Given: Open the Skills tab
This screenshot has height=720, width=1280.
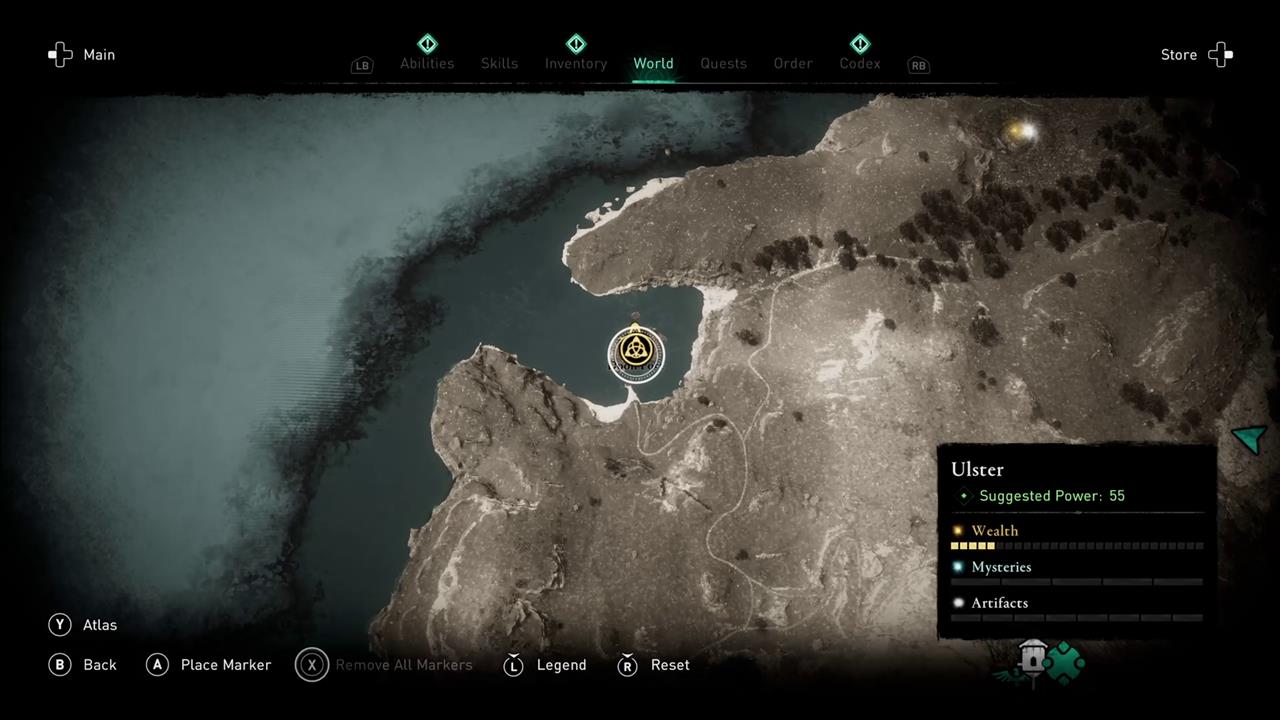Looking at the screenshot, I should pyautogui.click(x=499, y=63).
